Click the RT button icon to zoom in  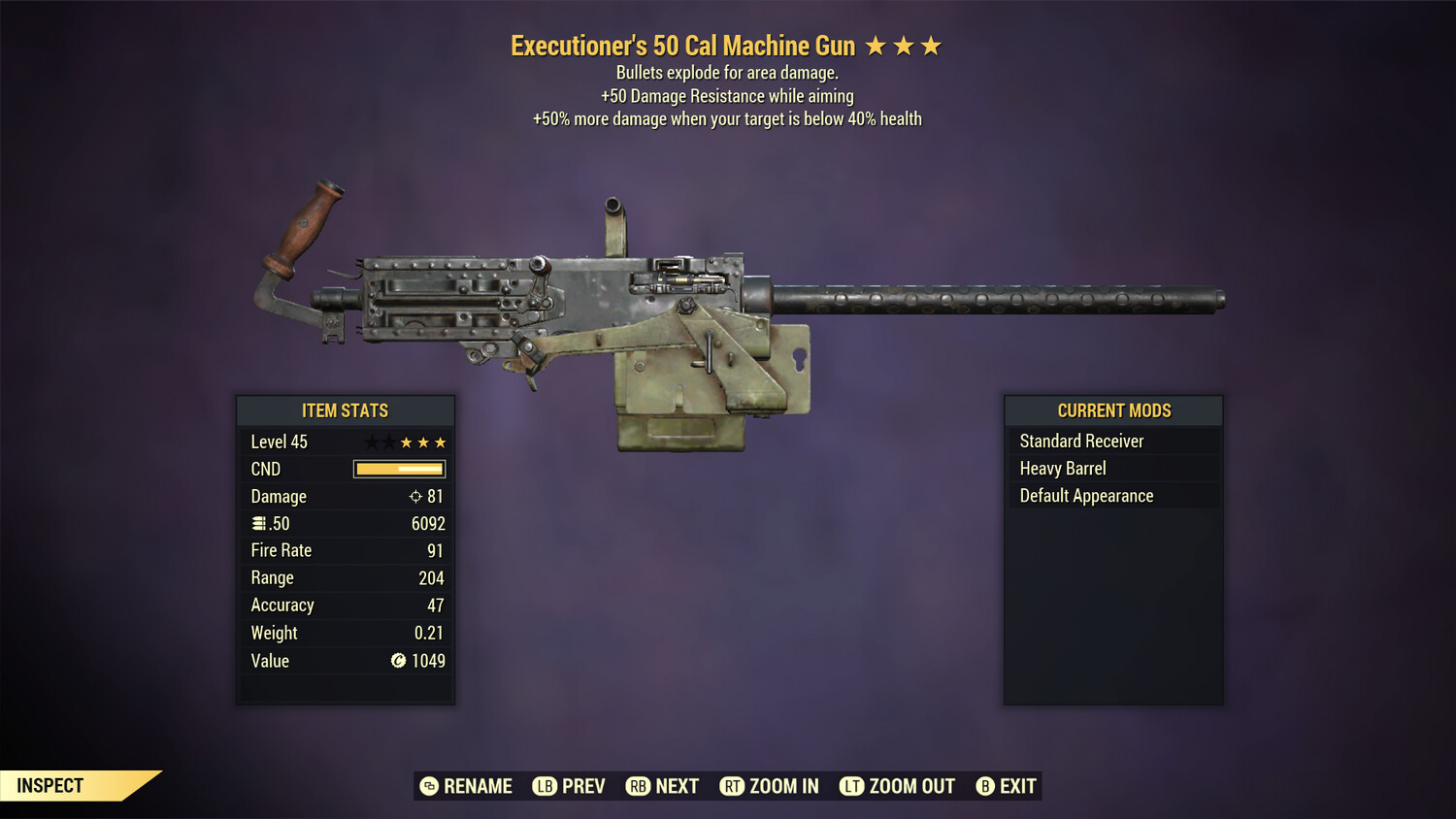(732, 786)
